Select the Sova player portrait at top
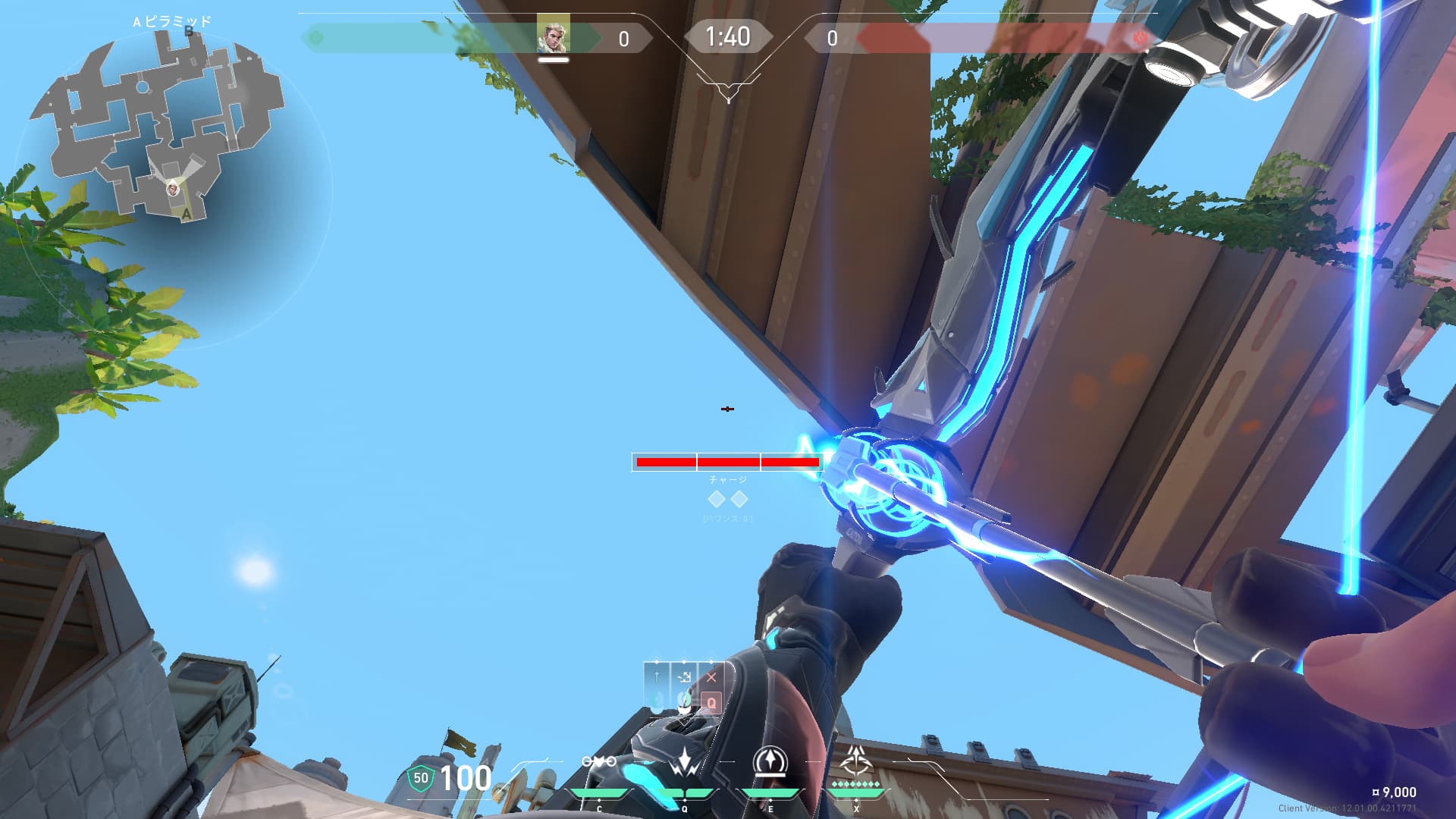Viewport: 1456px width, 819px height. pyautogui.click(x=553, y=35)
